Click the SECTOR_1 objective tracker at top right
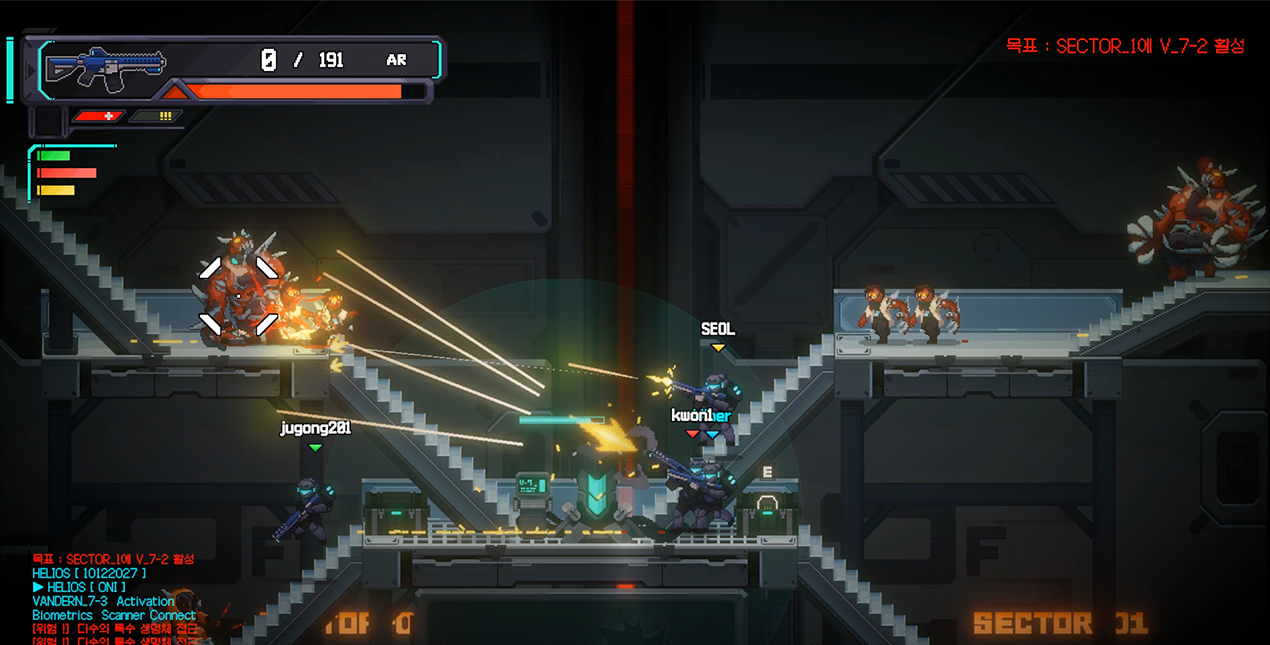The height and width of the screenshot is (645, 1270). [1125, 46]
